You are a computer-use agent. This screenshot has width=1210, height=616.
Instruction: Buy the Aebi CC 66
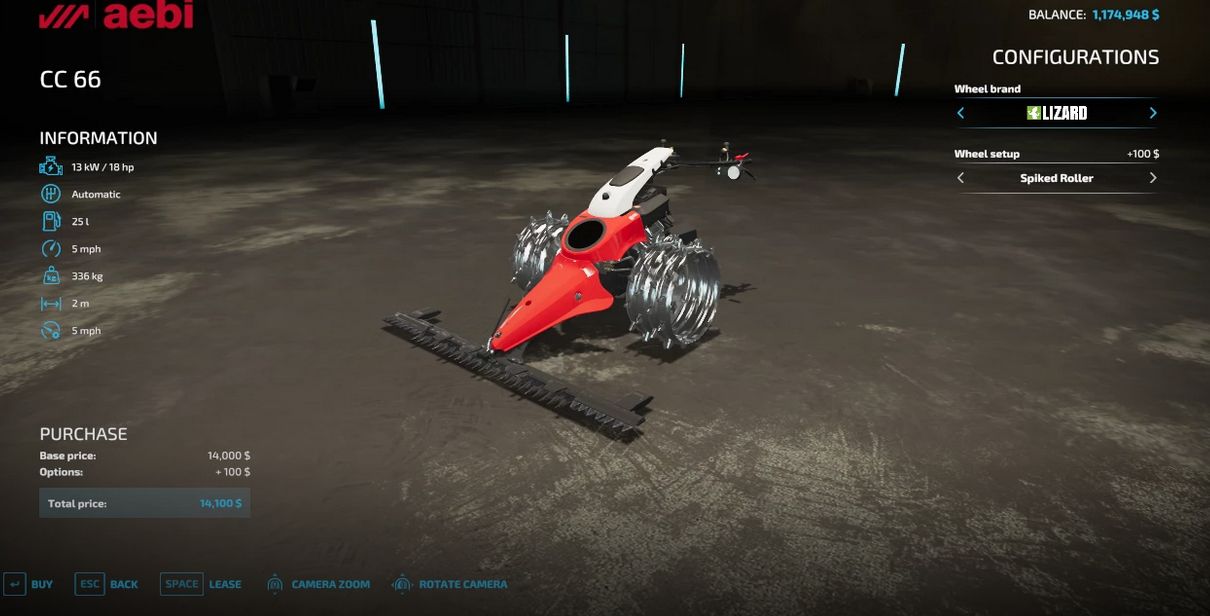point(29,584)
